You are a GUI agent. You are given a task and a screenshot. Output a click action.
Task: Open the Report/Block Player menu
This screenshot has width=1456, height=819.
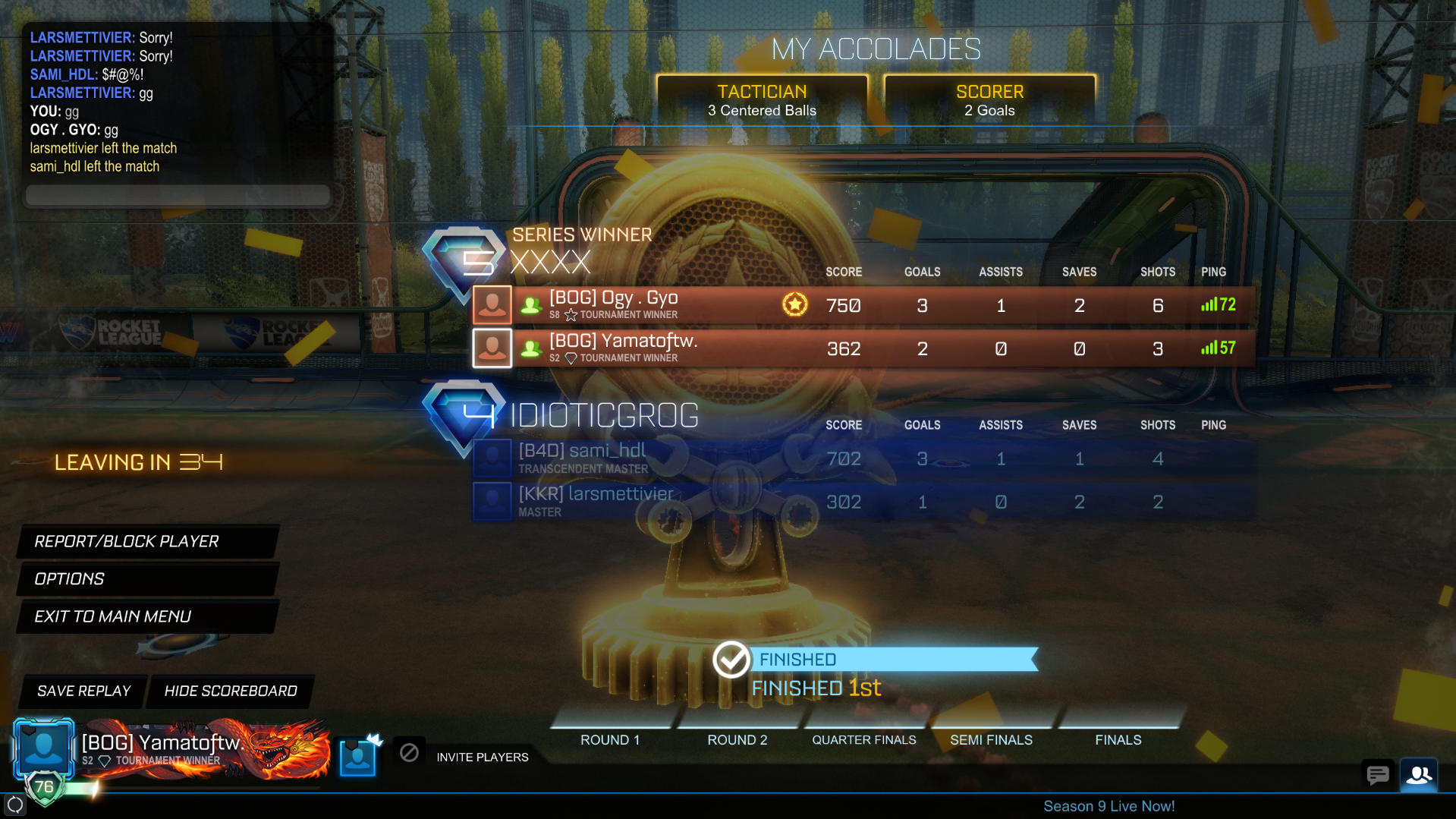coord(146,541)
